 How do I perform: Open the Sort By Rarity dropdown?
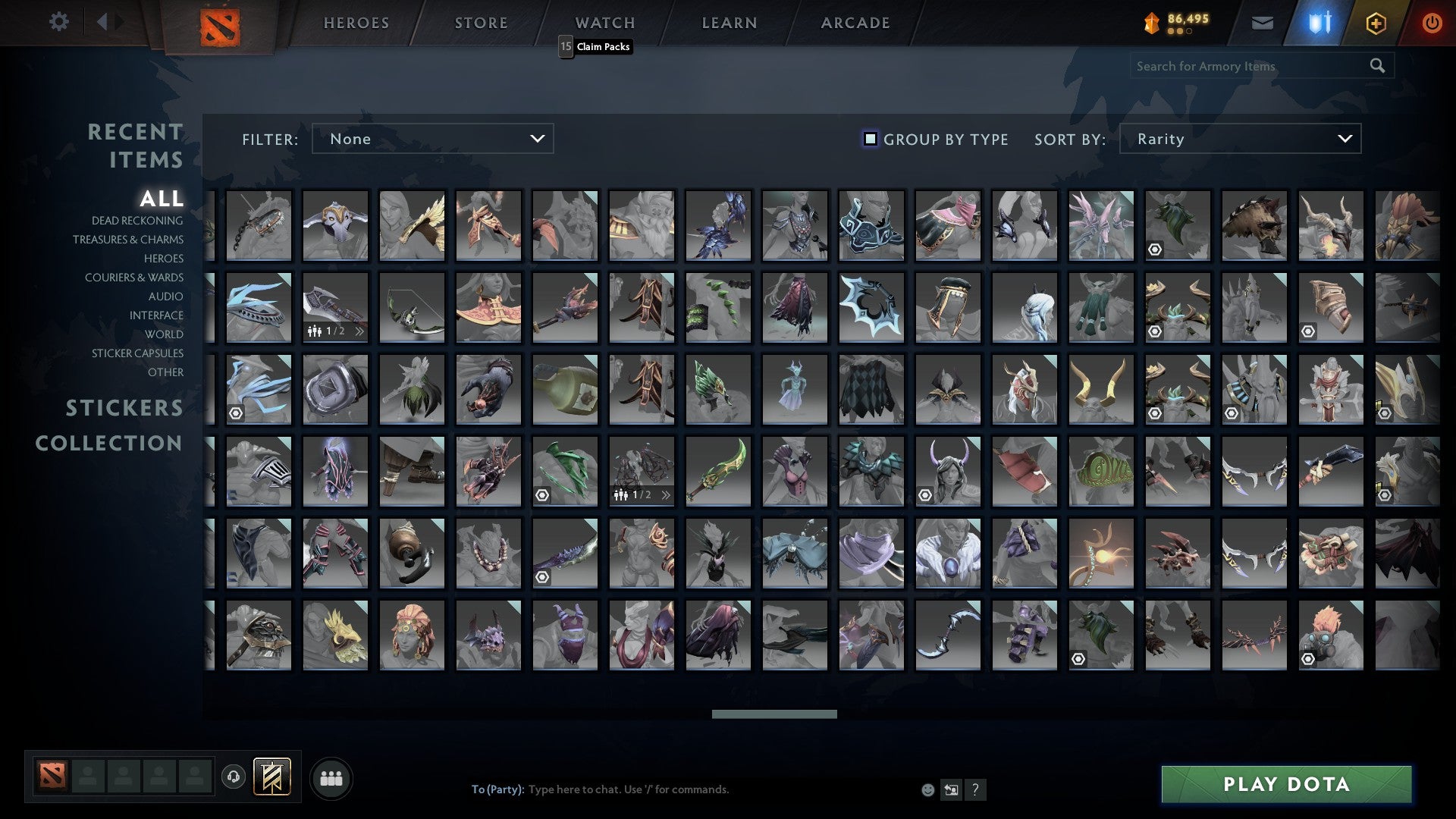1239,139
